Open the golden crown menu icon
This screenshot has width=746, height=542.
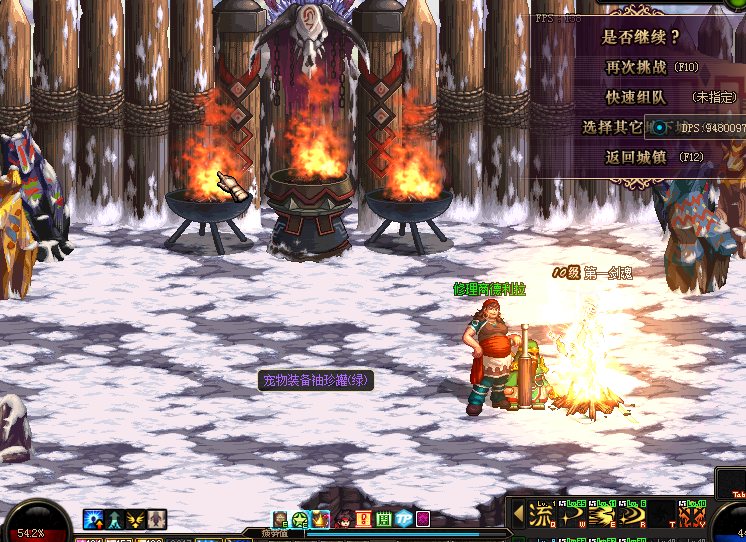(x=321, y=518)
